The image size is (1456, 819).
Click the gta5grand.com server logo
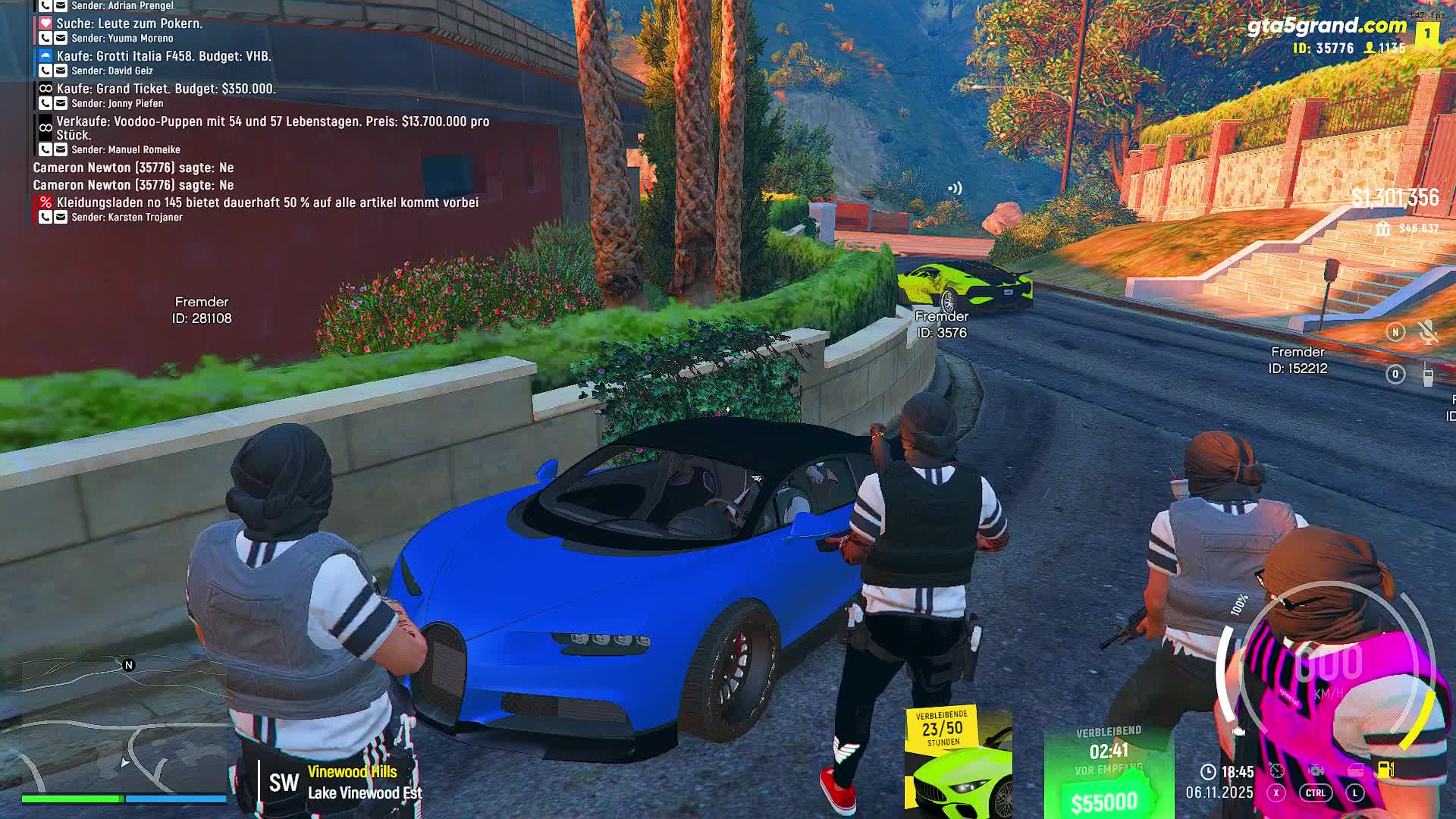pyautogui.click(x=1326, y=26)
